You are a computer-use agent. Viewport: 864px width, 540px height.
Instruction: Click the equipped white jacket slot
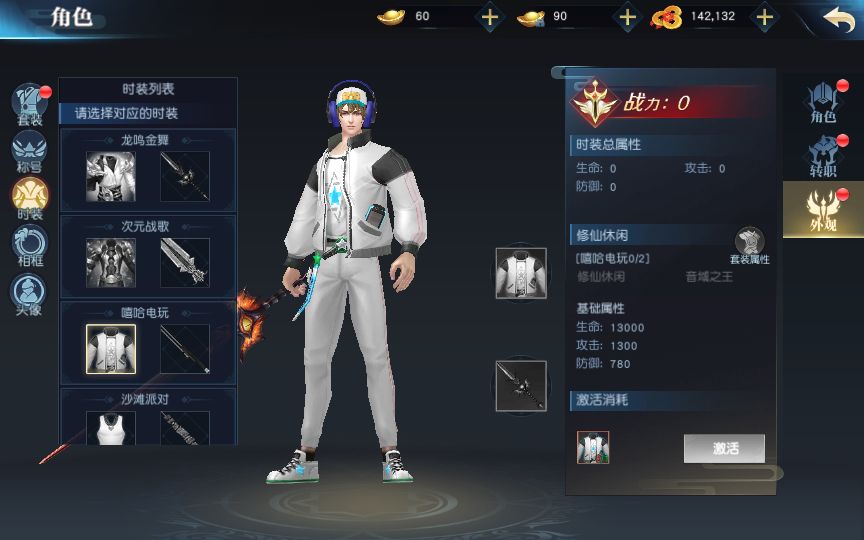coord(521,273)
